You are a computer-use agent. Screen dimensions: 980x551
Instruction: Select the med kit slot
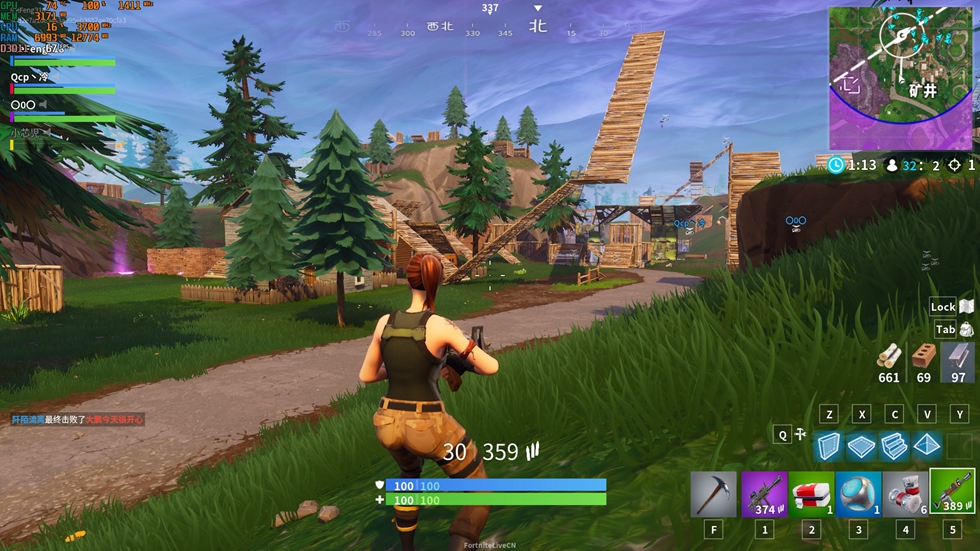coord(812,494)
